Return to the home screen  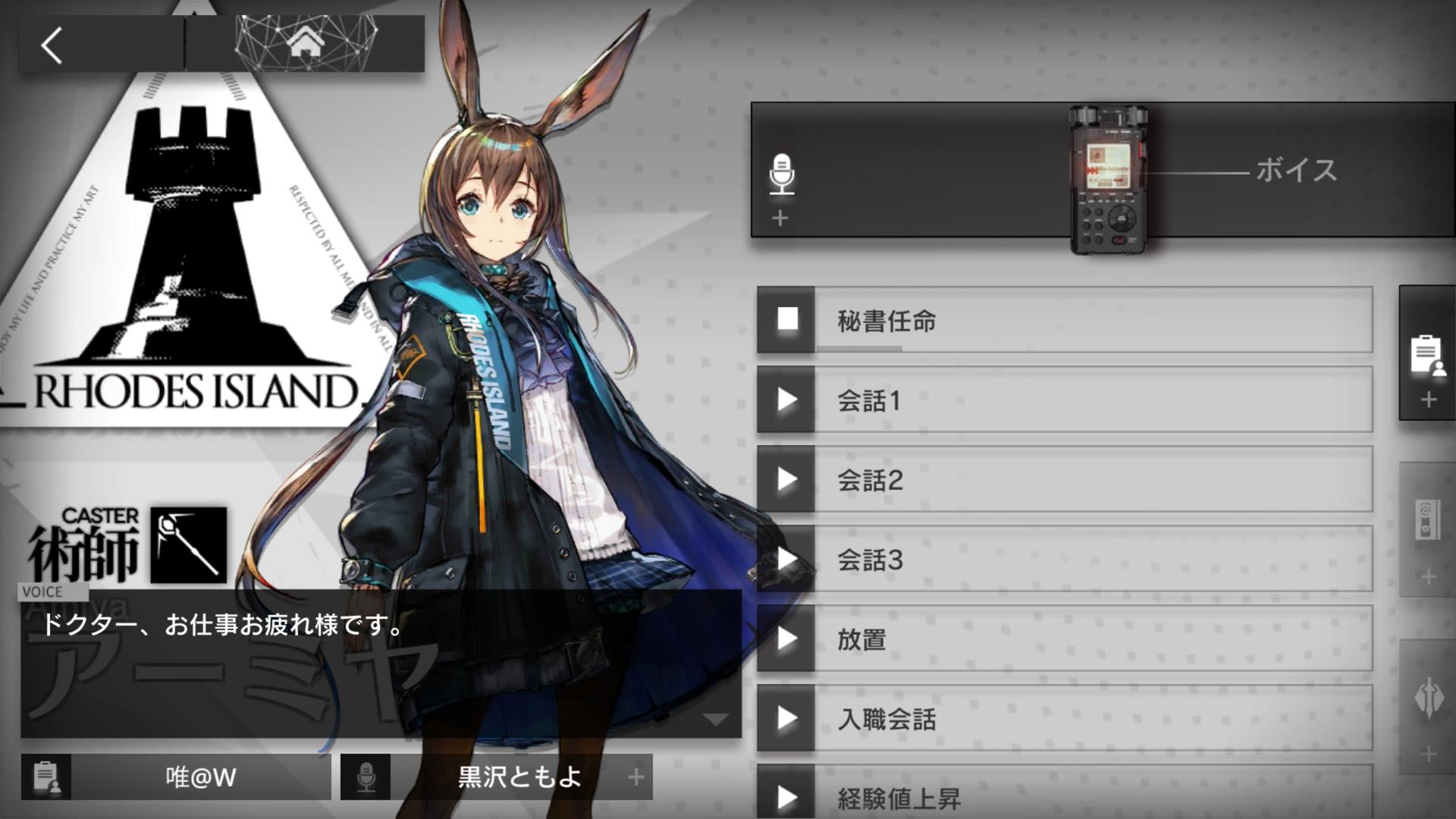click(306, 43)
